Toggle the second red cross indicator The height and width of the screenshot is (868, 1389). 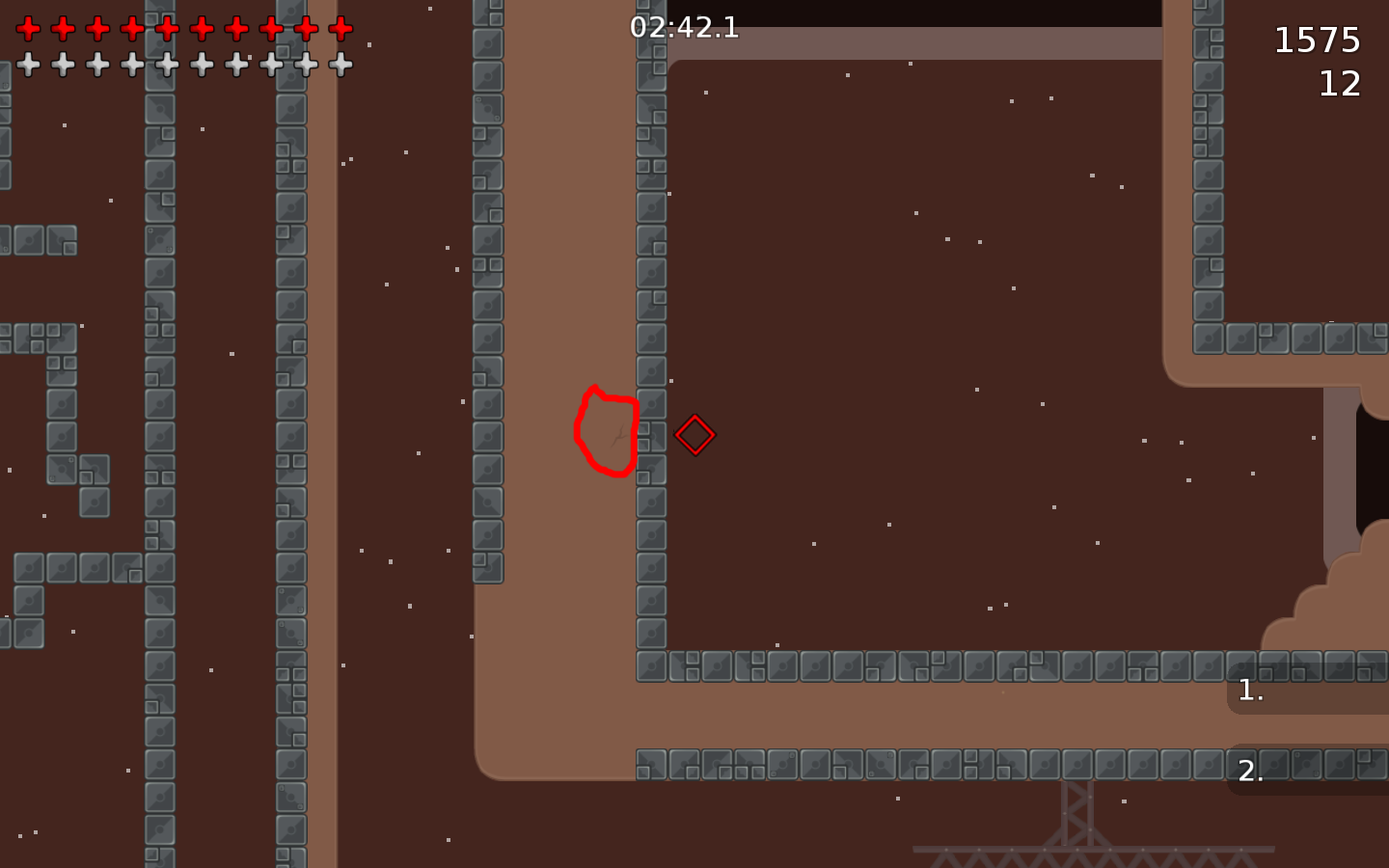point(62,27)
